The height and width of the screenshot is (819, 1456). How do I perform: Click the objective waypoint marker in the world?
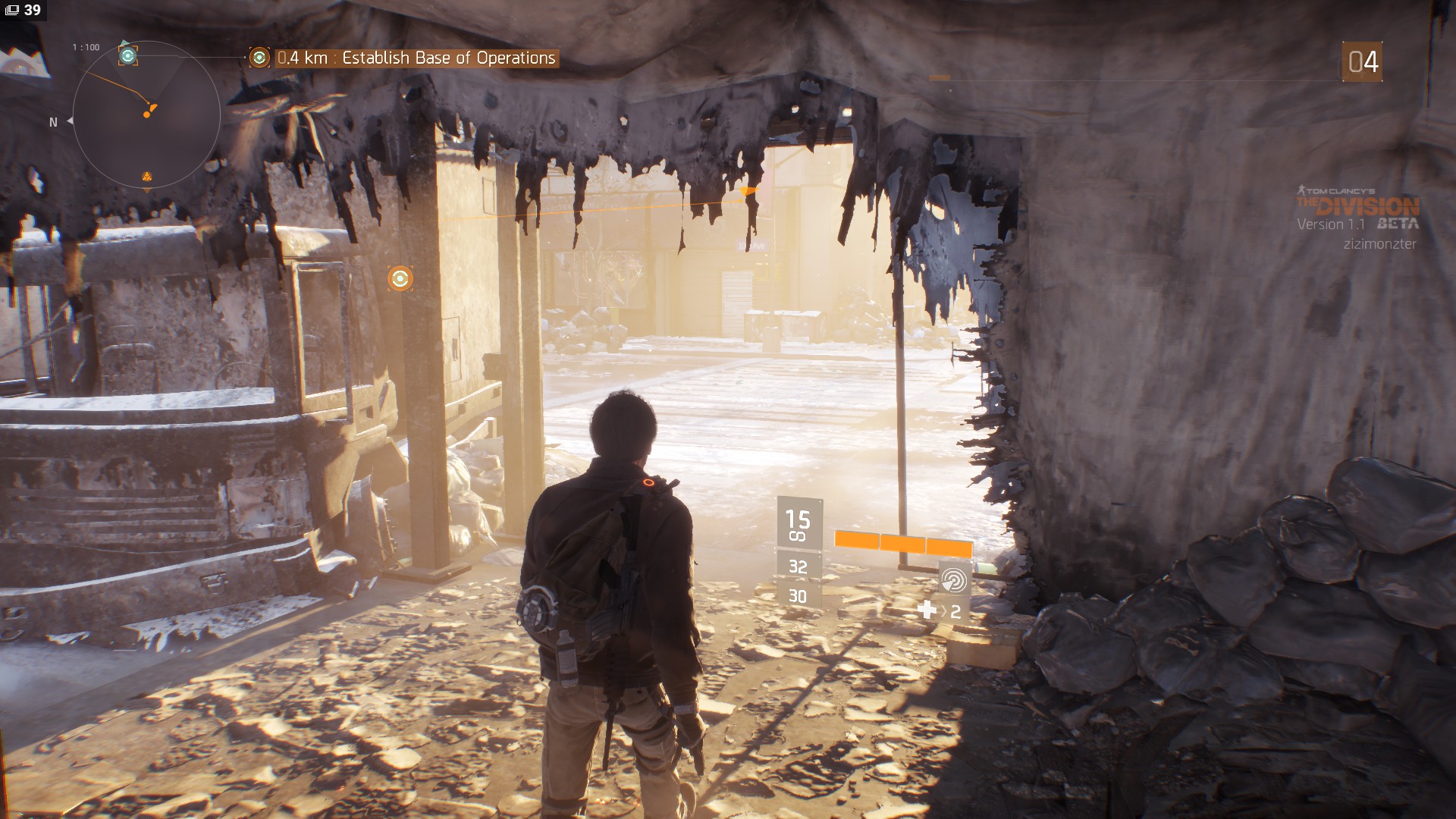point(400,278)
